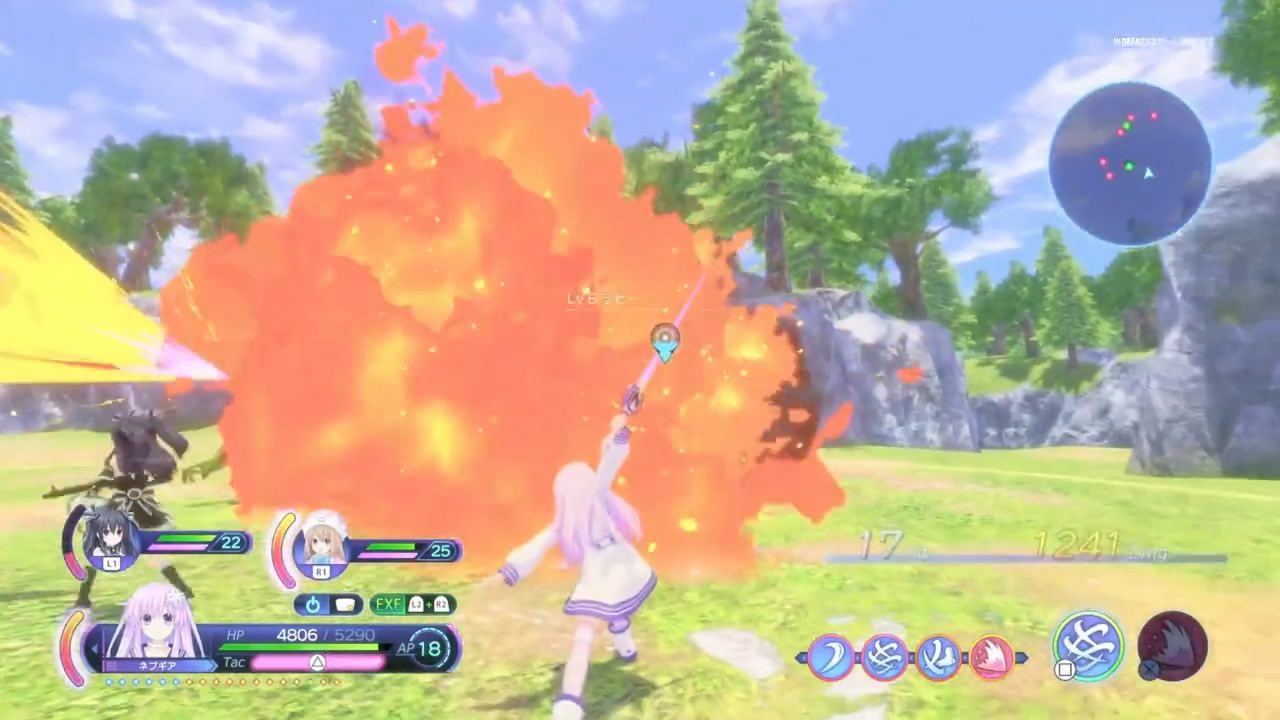Open the item pouch icon near EXF
The image size is (1280, 720).
[345, 604]
